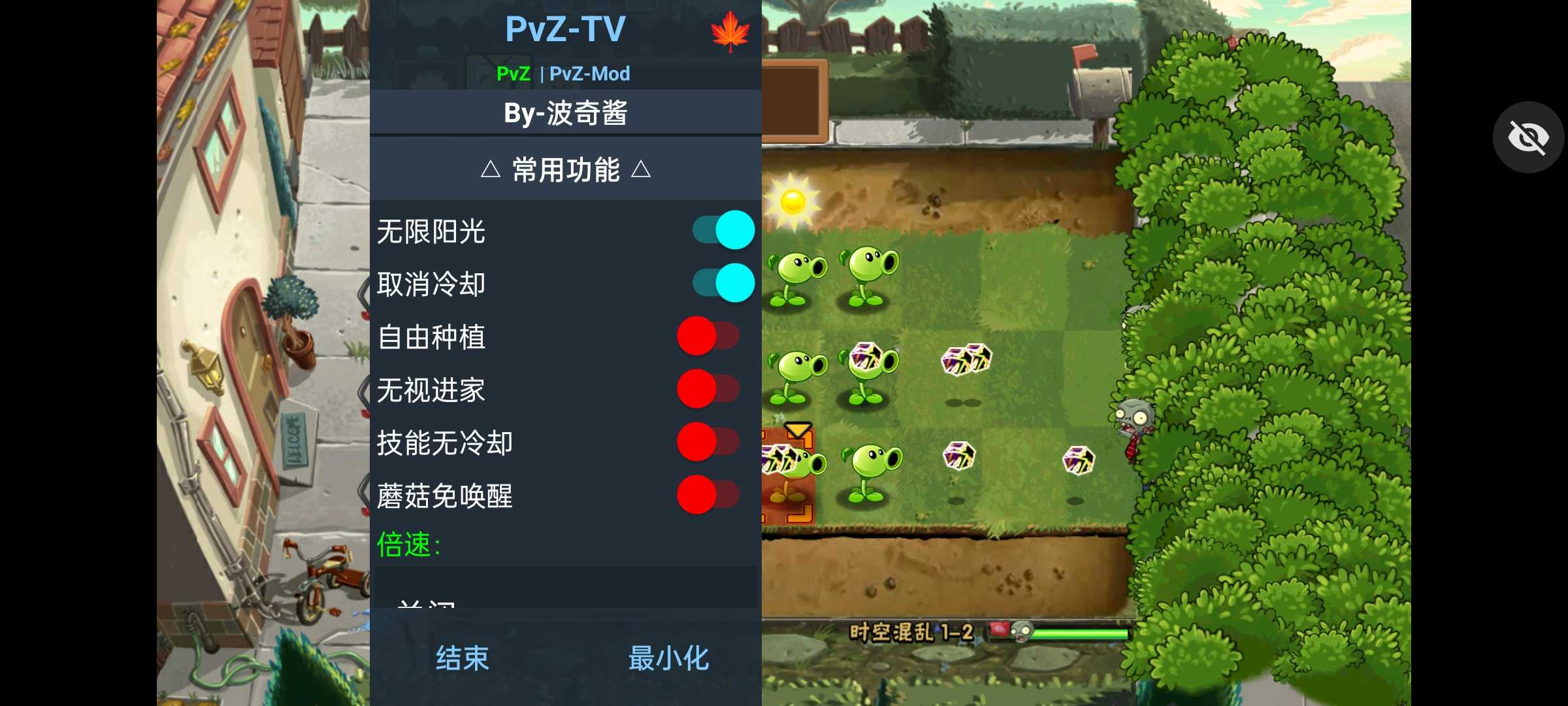Image resolution: width=1568 pixels, height=706 pixels.
Task: Hide the overlay using the eye icon
Action: [1528, 137]
